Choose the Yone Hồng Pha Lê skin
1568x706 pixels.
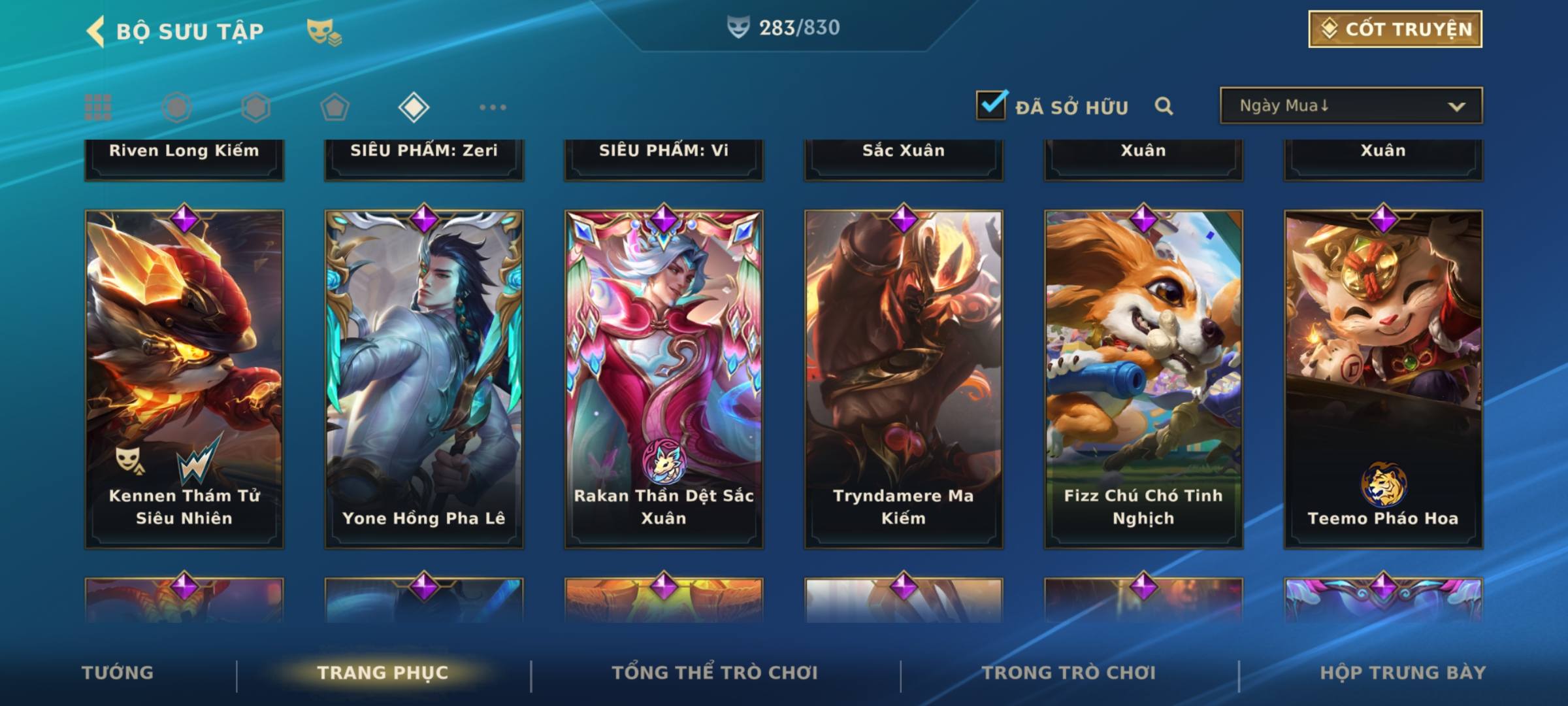tap(424, 379)
